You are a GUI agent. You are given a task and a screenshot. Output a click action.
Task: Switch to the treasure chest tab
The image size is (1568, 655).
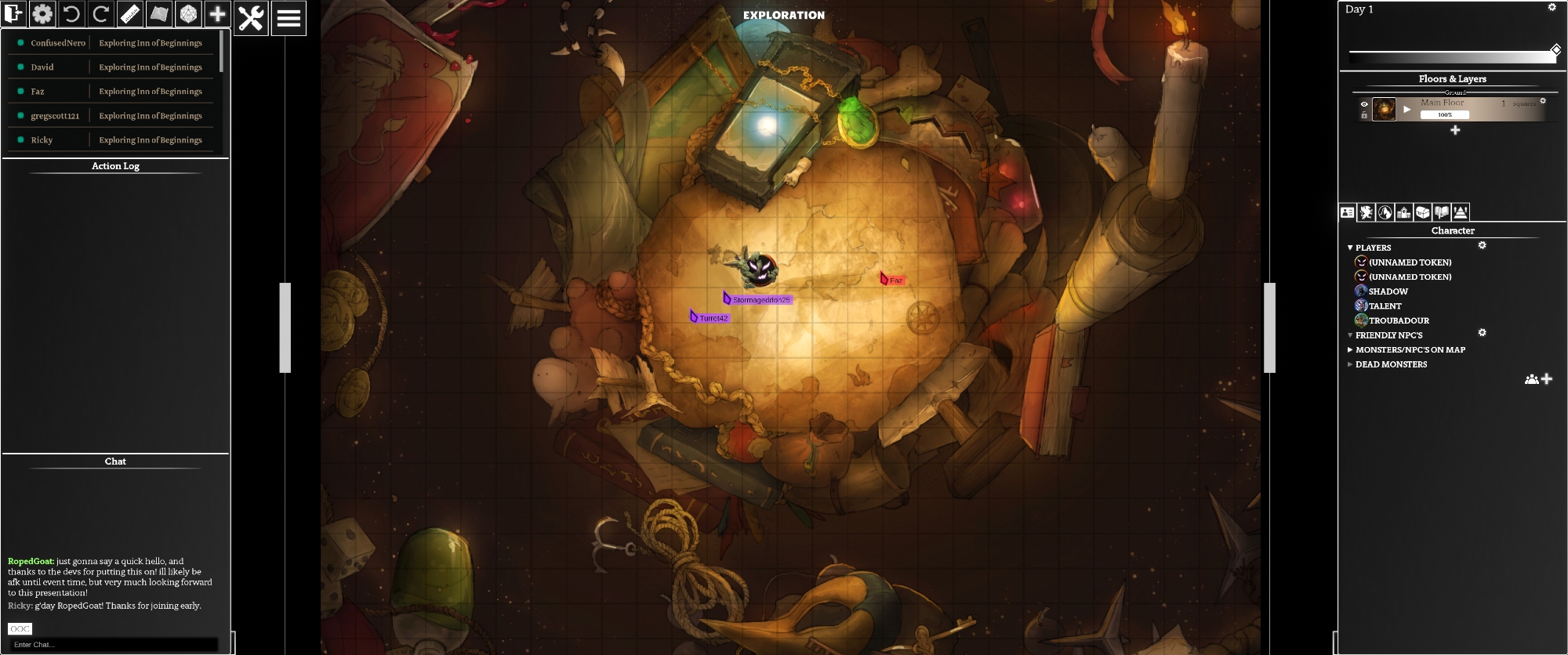tap(1422, 212)
